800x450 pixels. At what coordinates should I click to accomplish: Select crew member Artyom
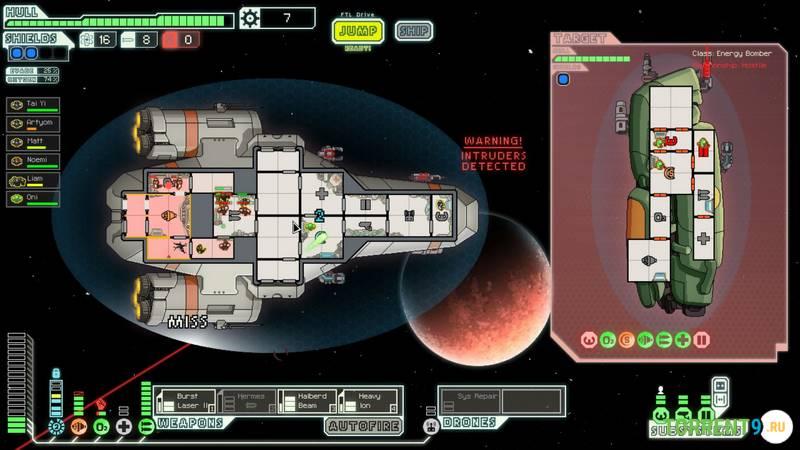[34, 124]
